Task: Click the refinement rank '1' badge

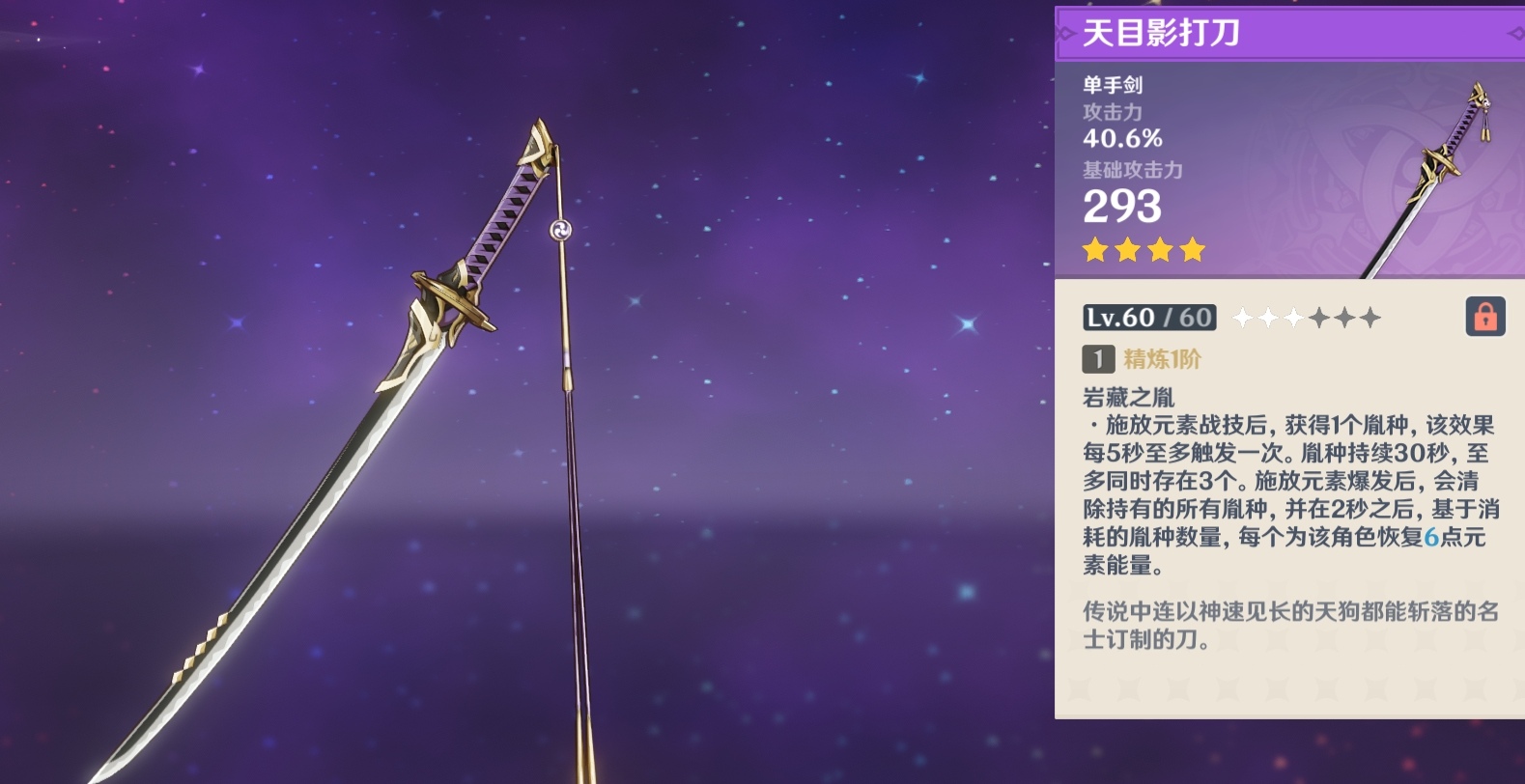Action: (1096, 357)
